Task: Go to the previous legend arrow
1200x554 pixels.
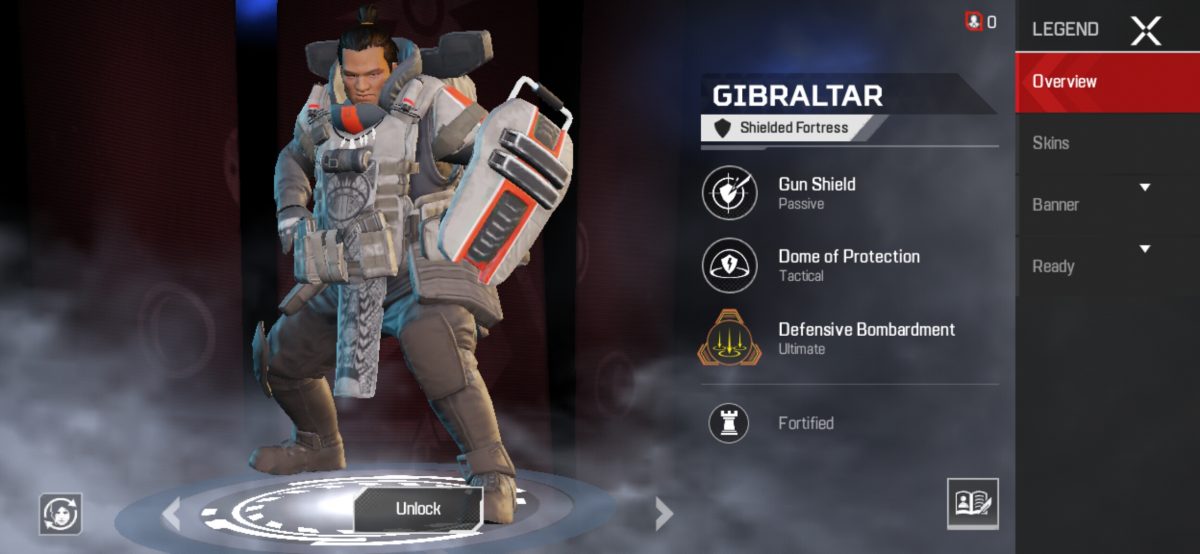Action: click(172, 513)
